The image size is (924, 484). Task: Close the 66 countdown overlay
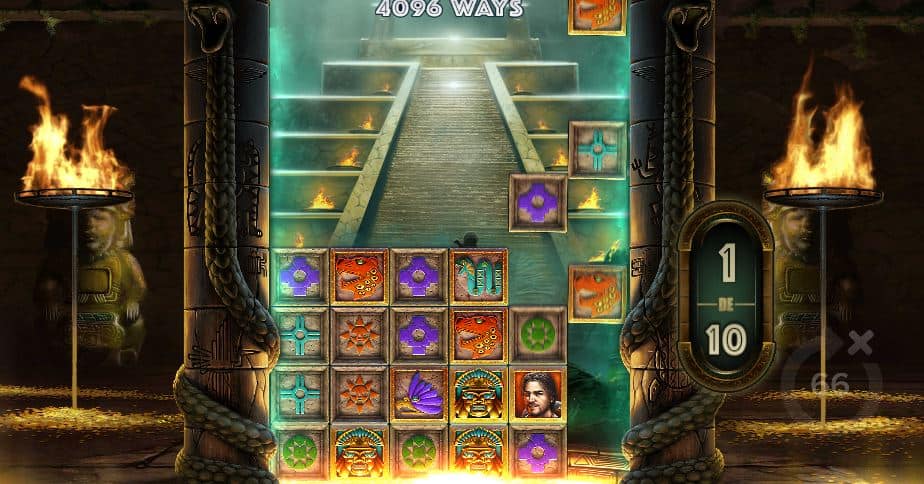[x=860, y=340]
